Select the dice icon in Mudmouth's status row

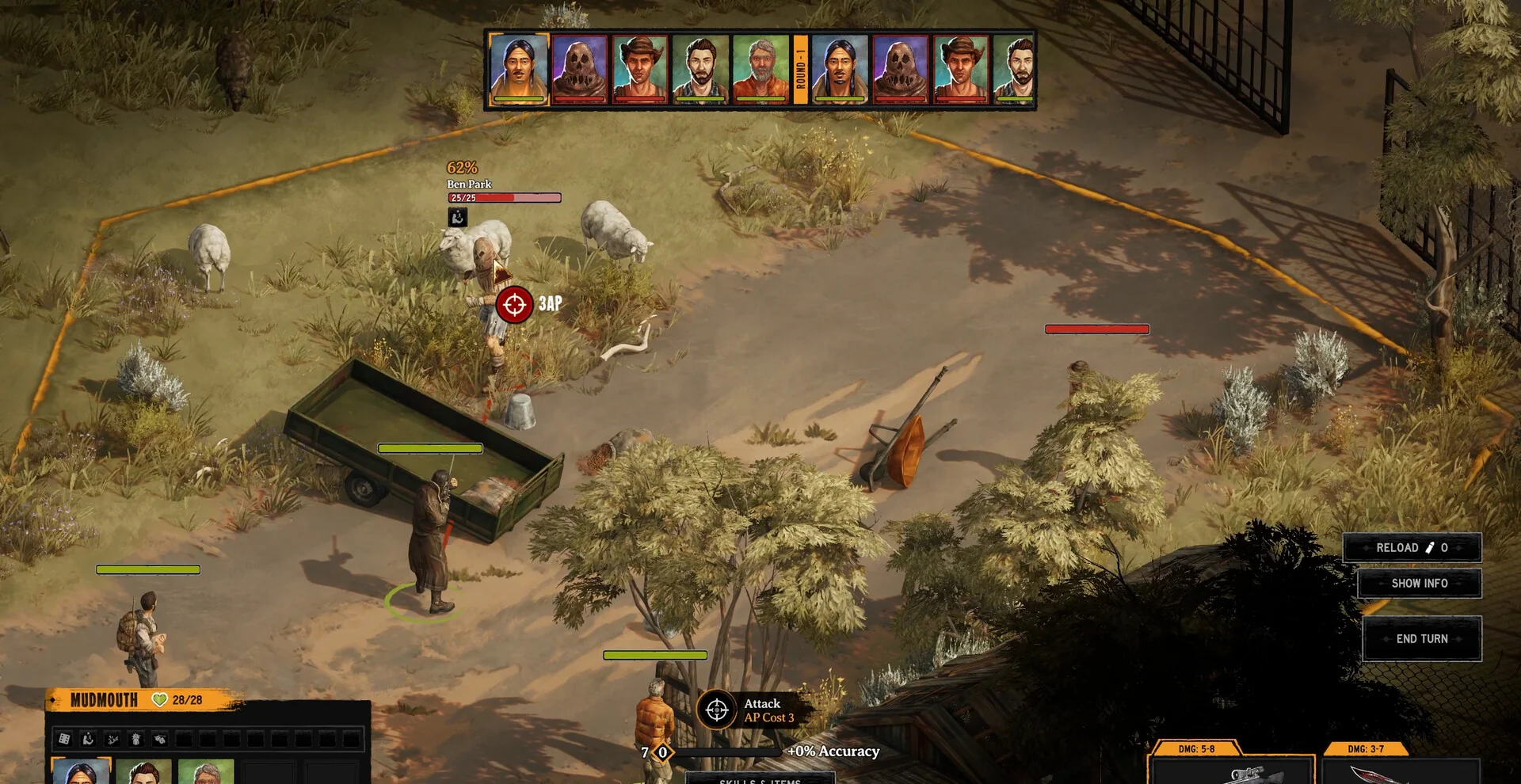65,739
